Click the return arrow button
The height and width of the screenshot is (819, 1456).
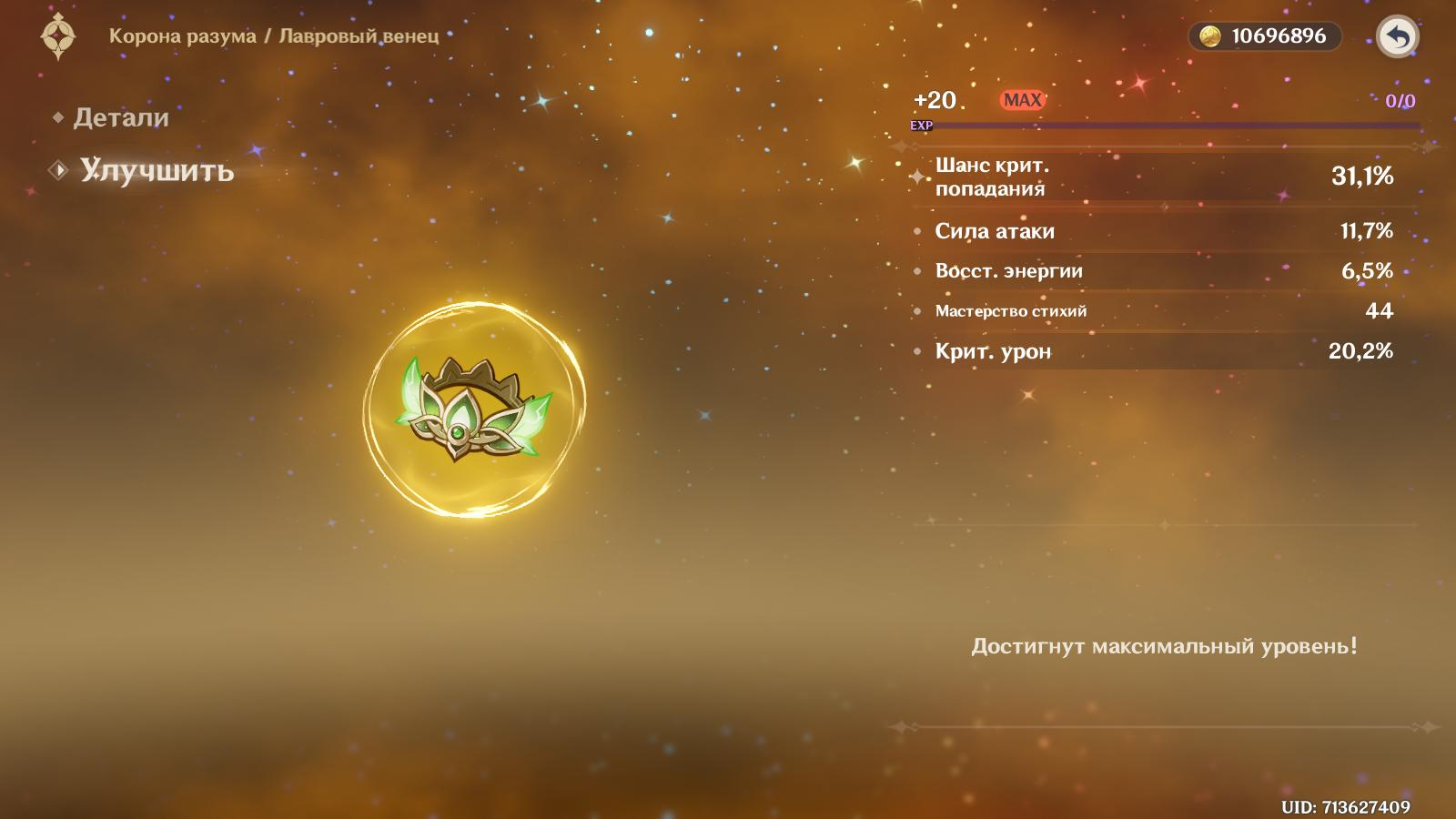1397,37
